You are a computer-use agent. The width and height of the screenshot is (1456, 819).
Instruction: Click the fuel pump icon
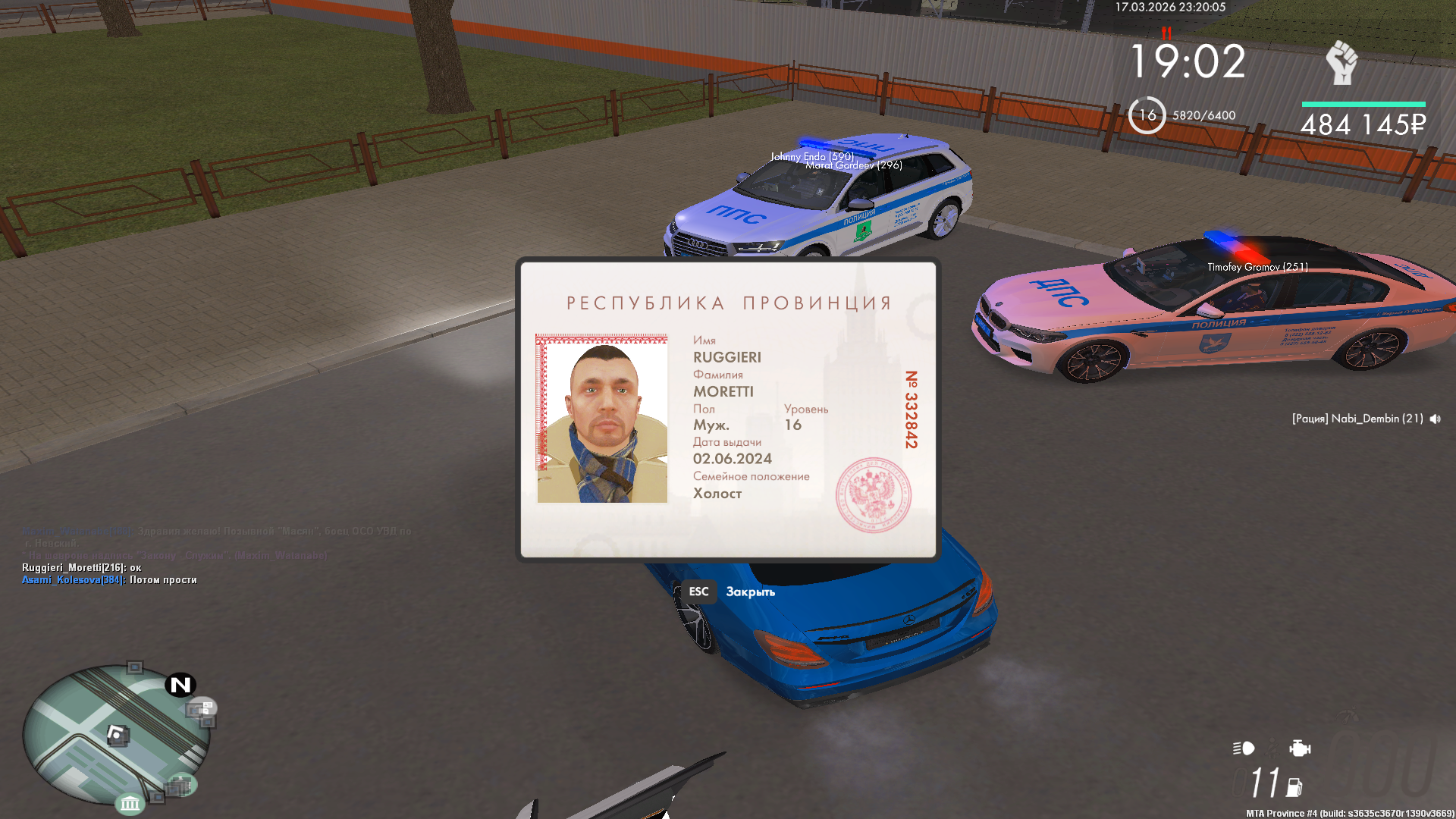pyautogui.click(x=1294, y=787)
